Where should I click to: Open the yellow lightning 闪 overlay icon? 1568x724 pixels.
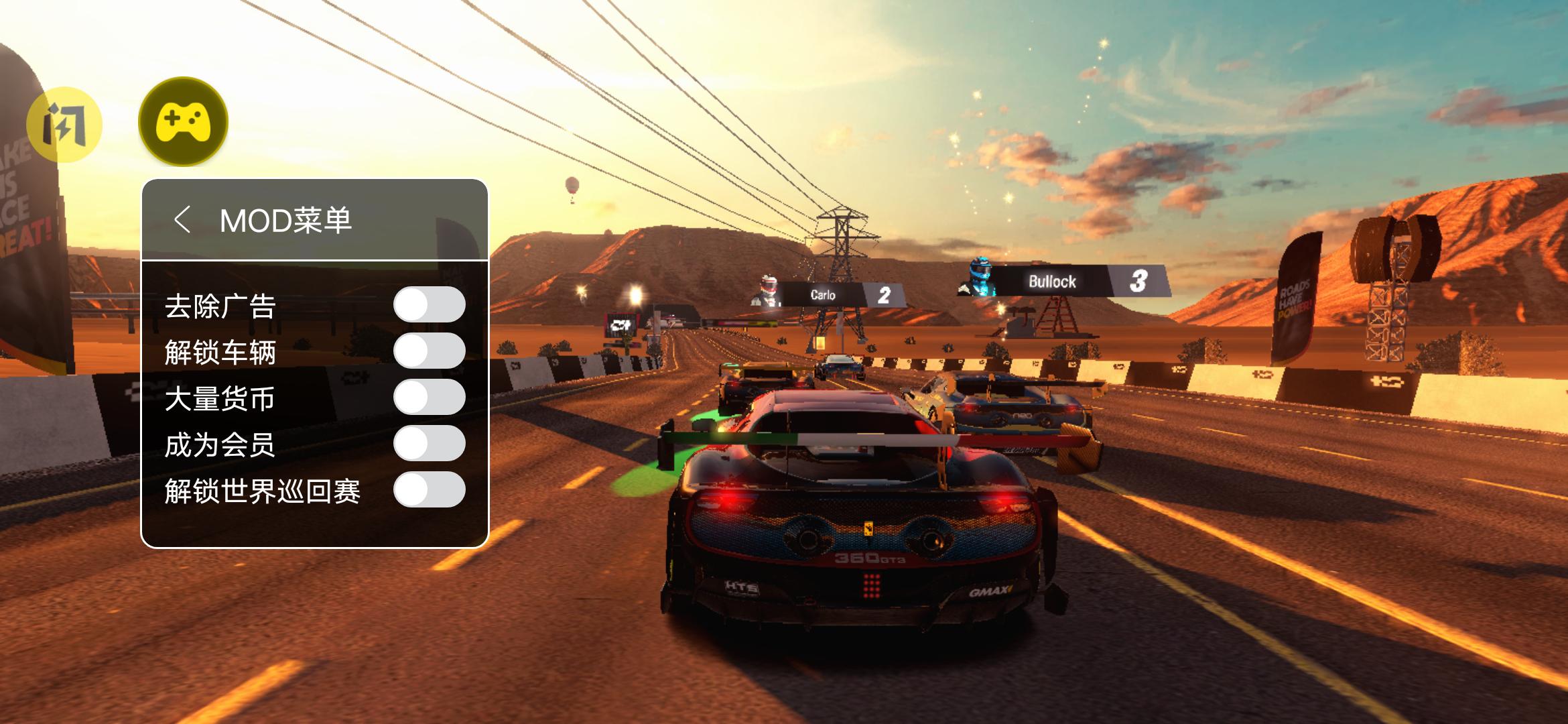point(64,125)
